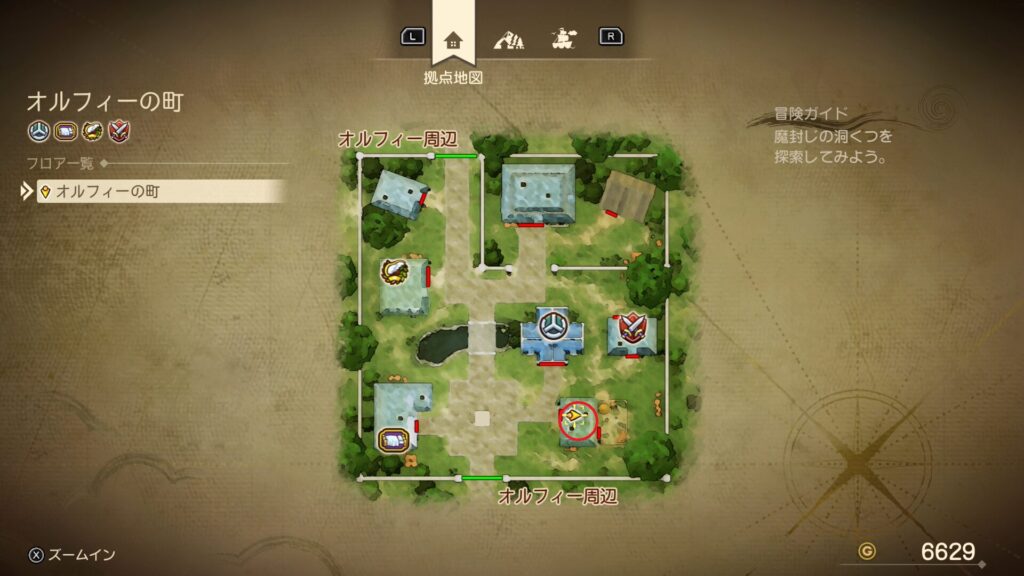Open the sailing ship world map tab

(x=561, y=40)
